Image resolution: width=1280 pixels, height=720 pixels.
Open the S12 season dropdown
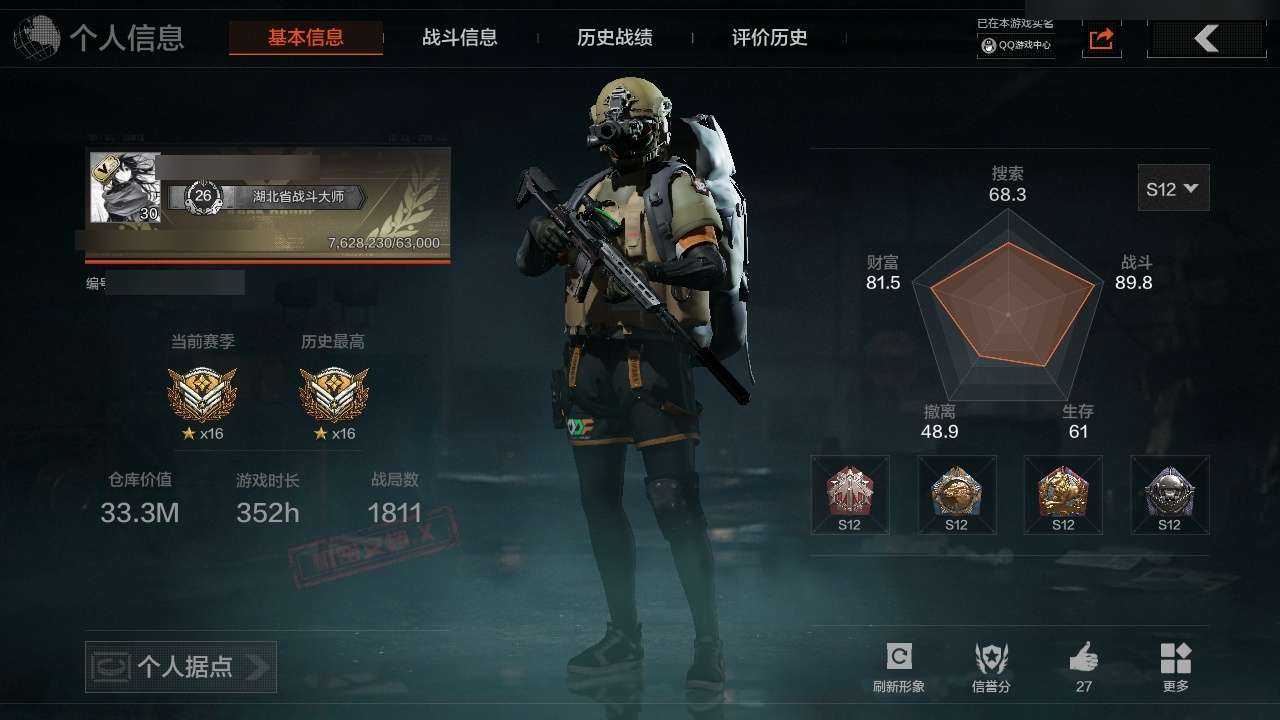coord(1173,188)
